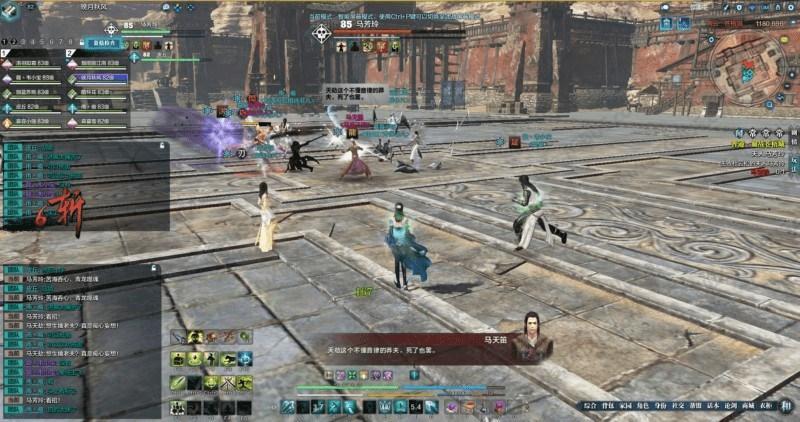Open the 家园 homestead menu
800x422 pixels.
[x=625, y=406]
